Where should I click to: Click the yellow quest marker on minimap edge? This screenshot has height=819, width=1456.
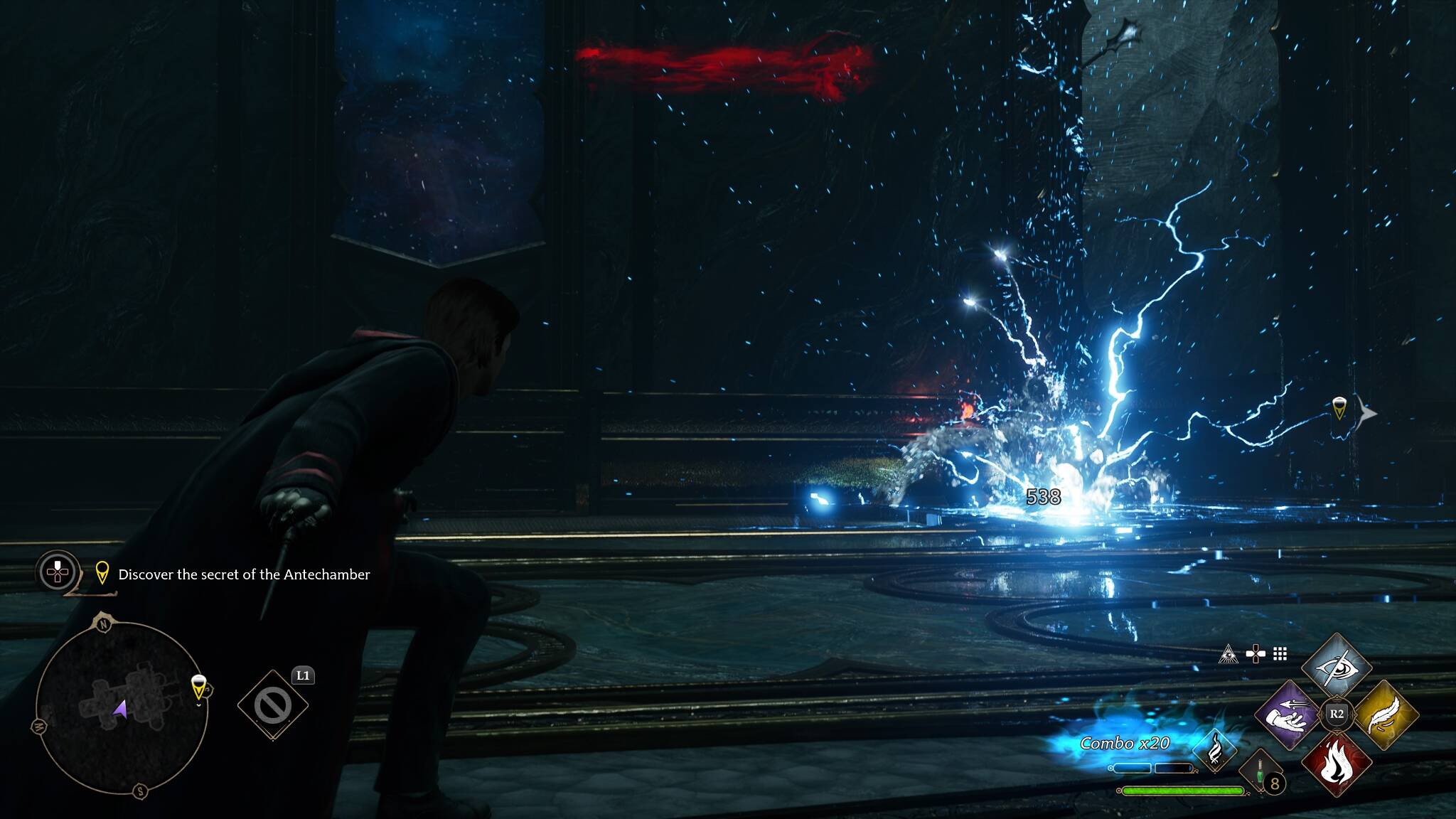point(199,687)
